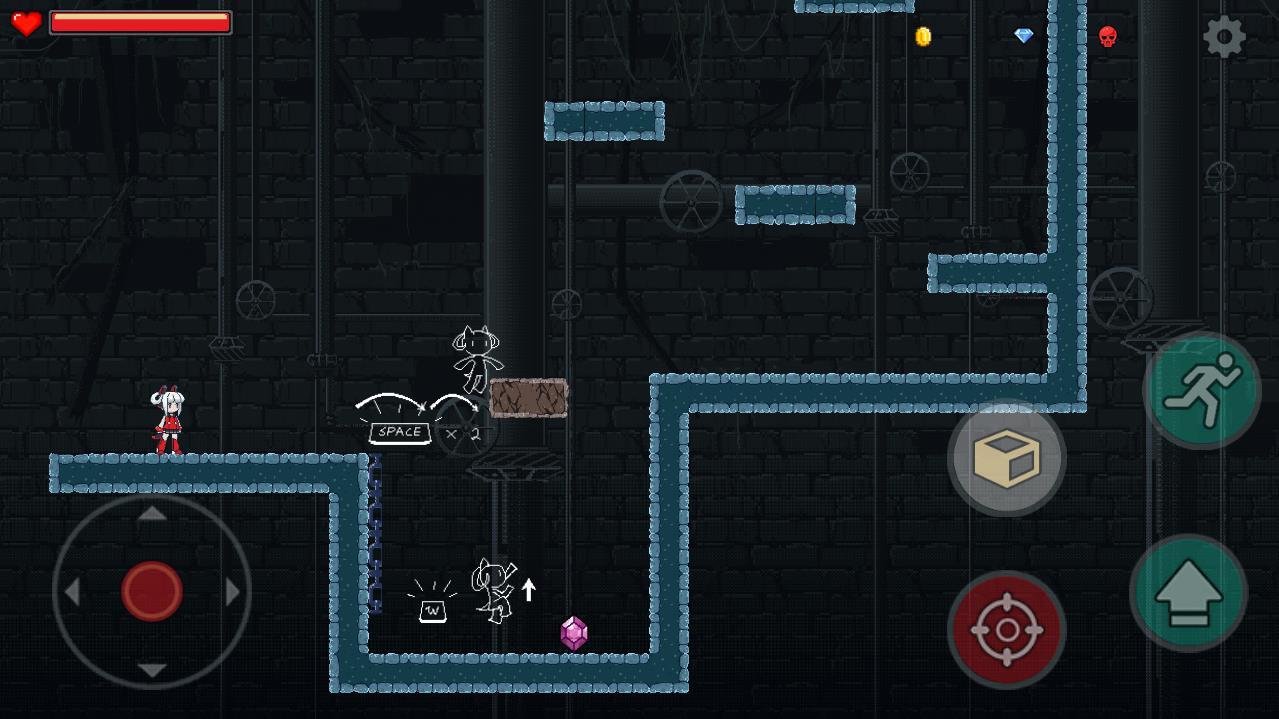Jump with the green up-arrow button
The height and width of the screenshot is (719, 1279).
1188,594
